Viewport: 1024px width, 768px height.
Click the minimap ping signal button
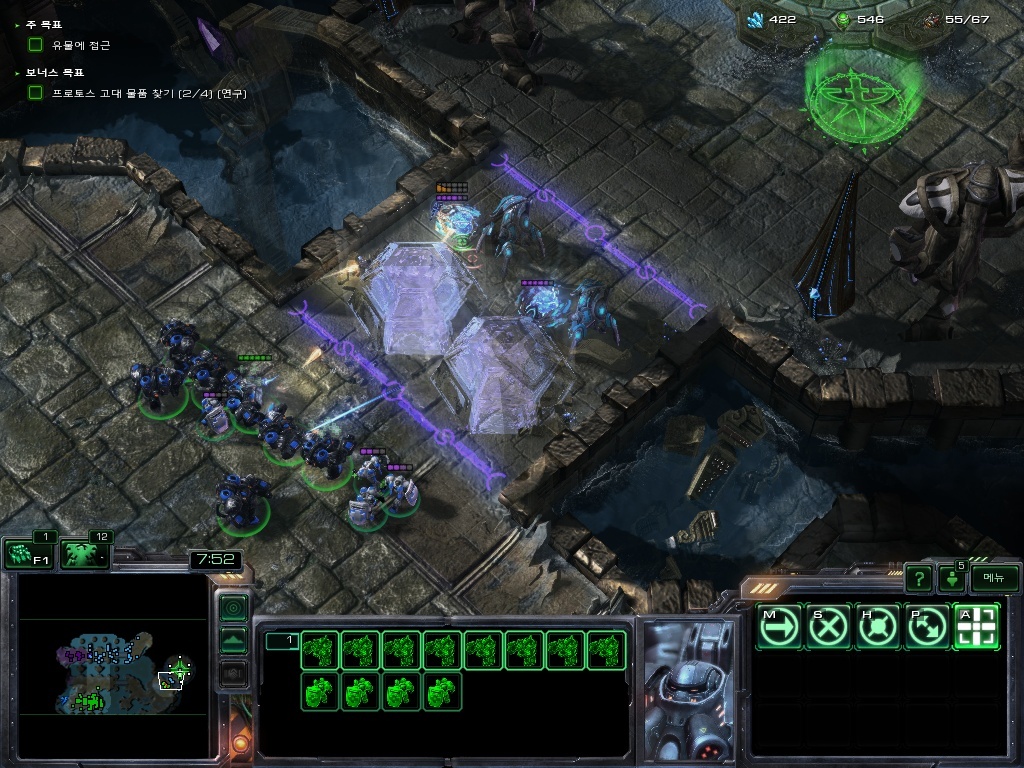233,607
